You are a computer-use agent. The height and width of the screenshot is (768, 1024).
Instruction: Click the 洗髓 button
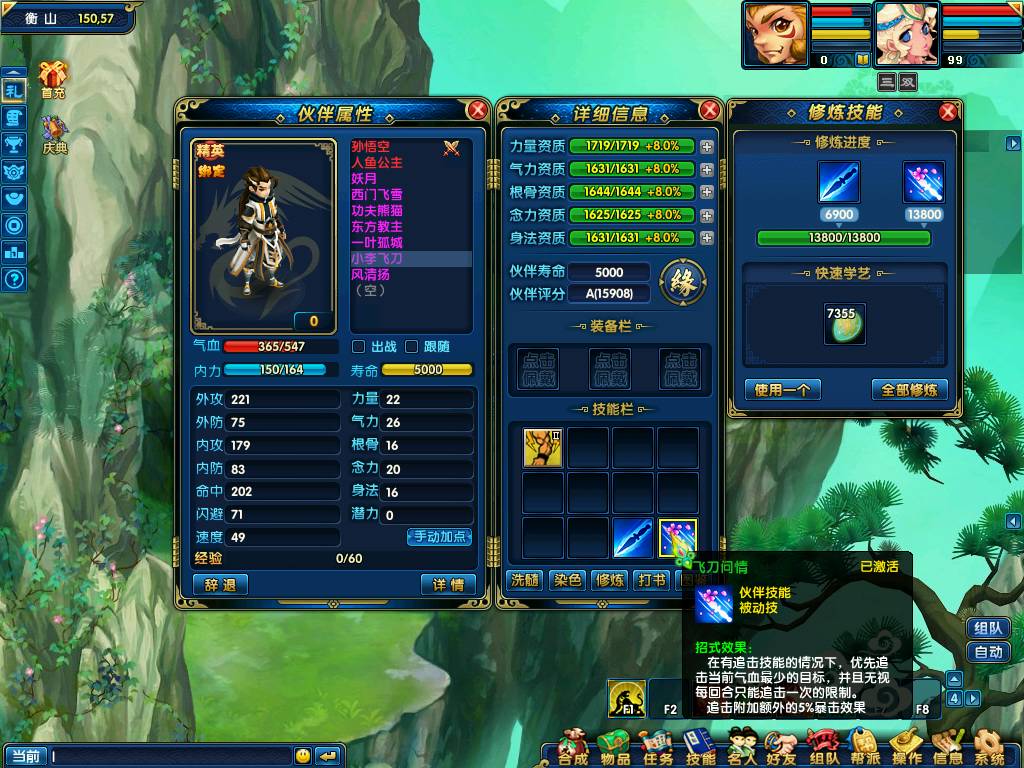[525, 580]
